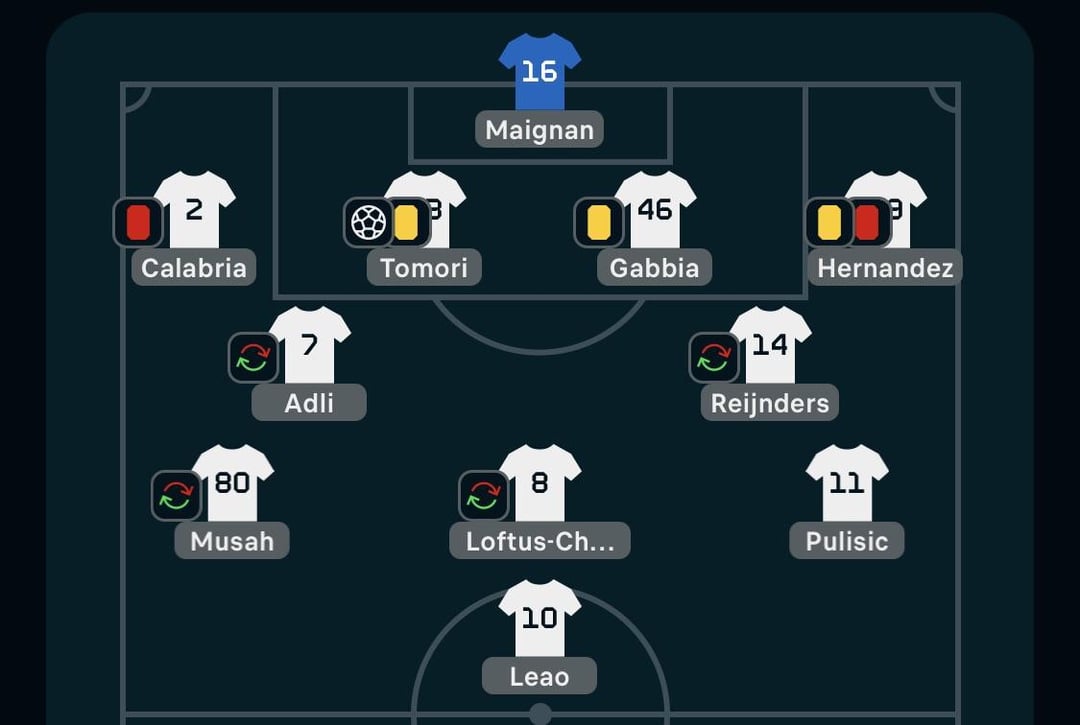1080x725 pixels.
Task: Choose Gabbia's number 46 shirt
Action: tap(655, 210)
